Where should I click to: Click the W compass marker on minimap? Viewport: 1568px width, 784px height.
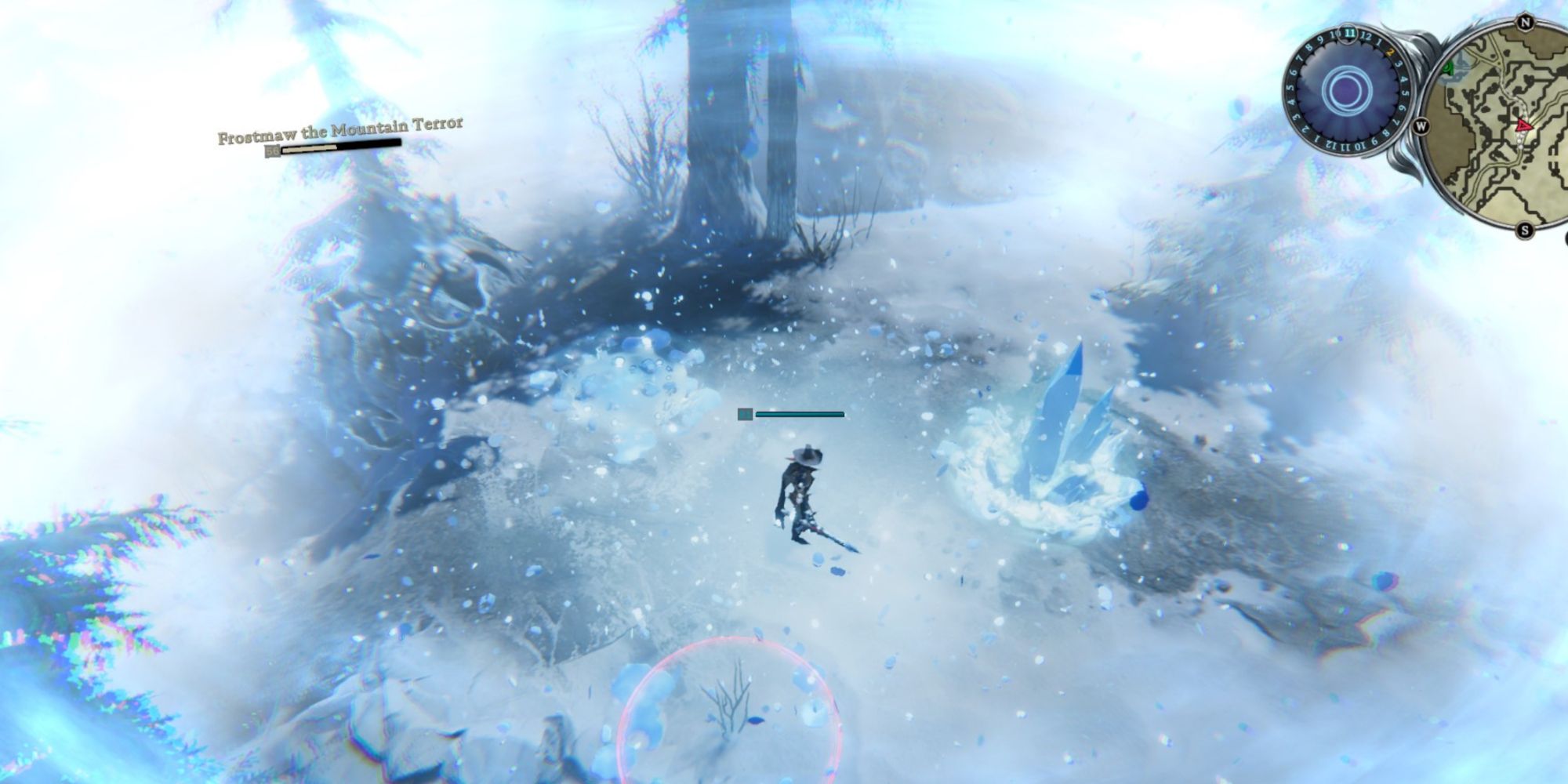(x=1421, y=125)
